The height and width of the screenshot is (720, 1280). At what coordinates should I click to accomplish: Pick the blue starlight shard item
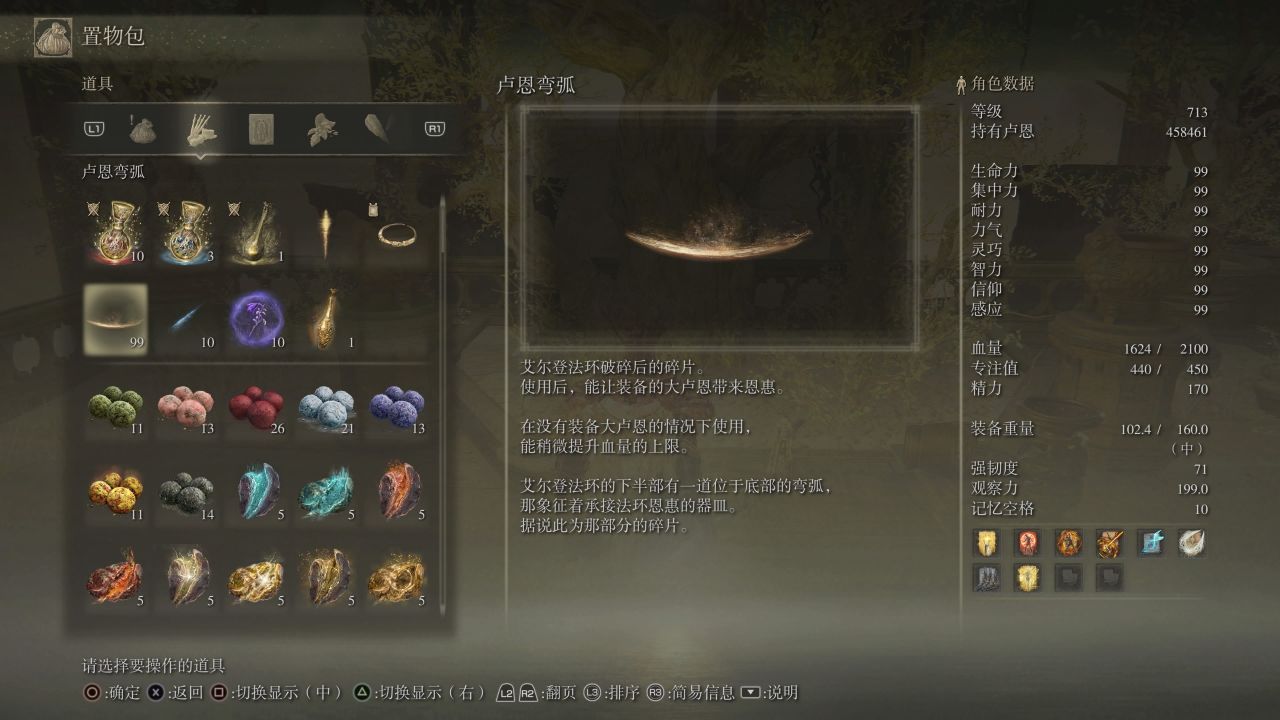185,320
